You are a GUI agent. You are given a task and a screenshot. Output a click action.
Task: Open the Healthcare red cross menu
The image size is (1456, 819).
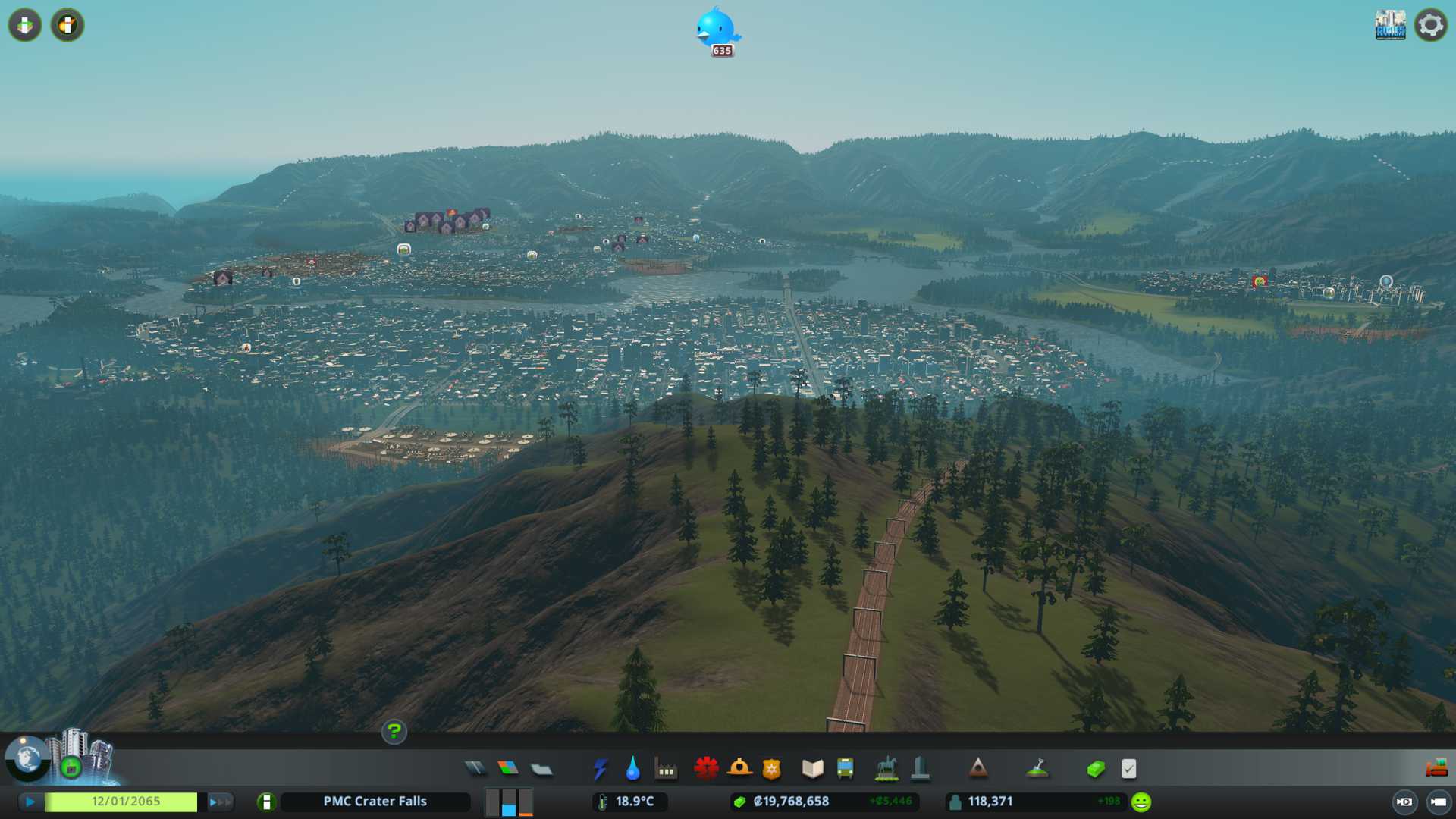point(706,769)
